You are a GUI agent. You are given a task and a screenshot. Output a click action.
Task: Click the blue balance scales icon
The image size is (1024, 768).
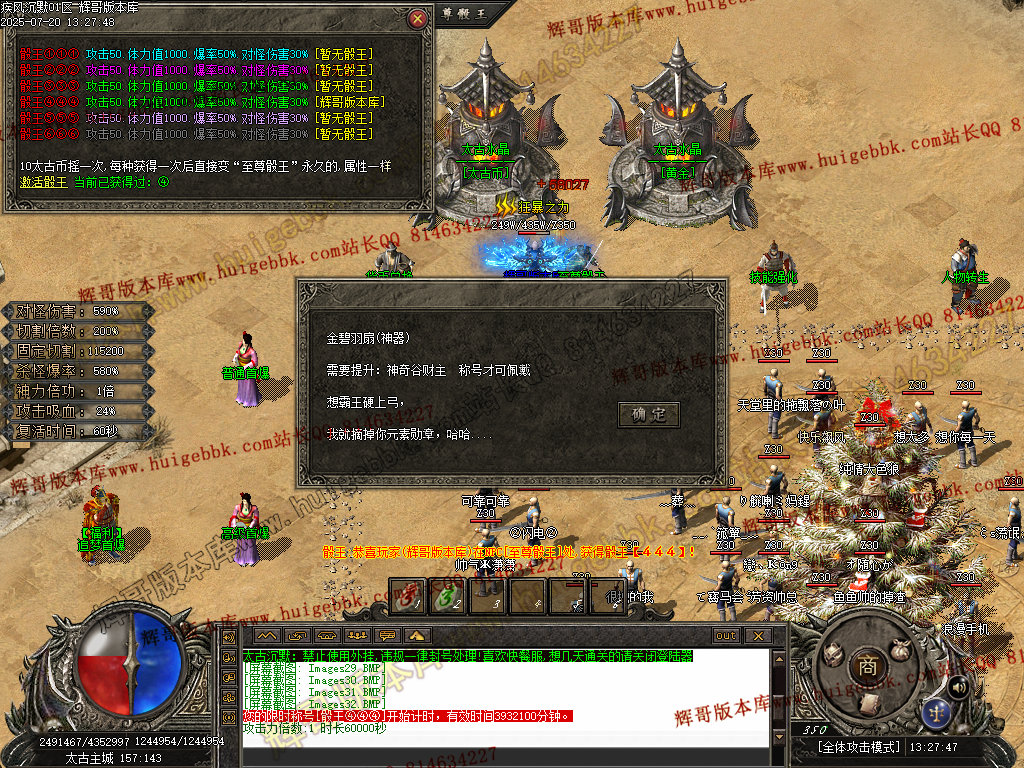tap(937, 713)
